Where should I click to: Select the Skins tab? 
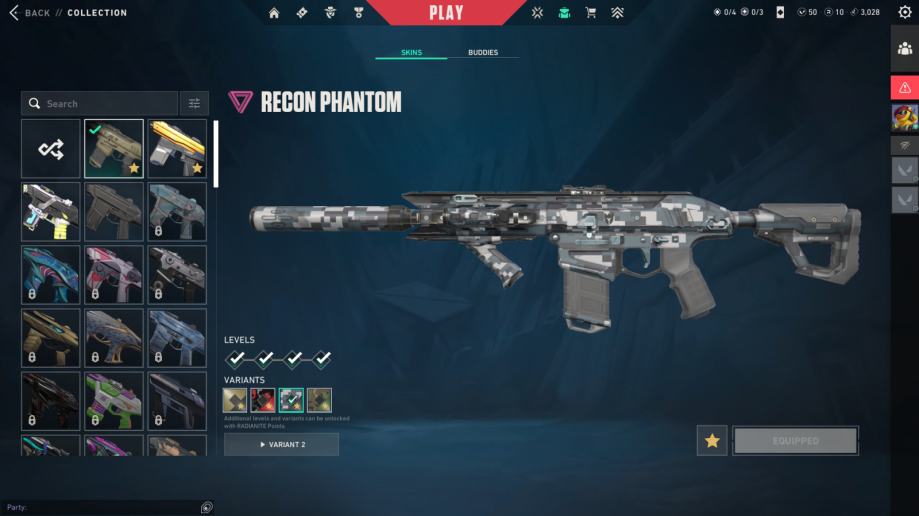(x=411, y=52)
